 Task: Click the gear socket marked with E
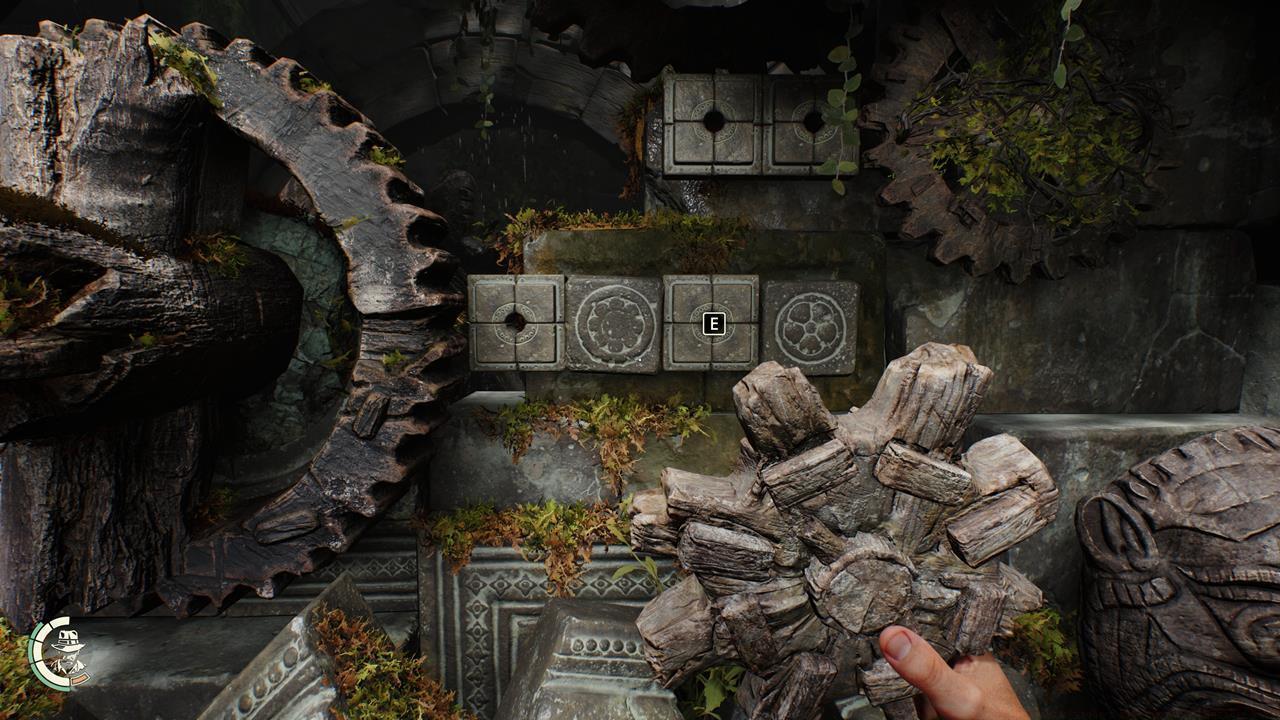point(712,323)
